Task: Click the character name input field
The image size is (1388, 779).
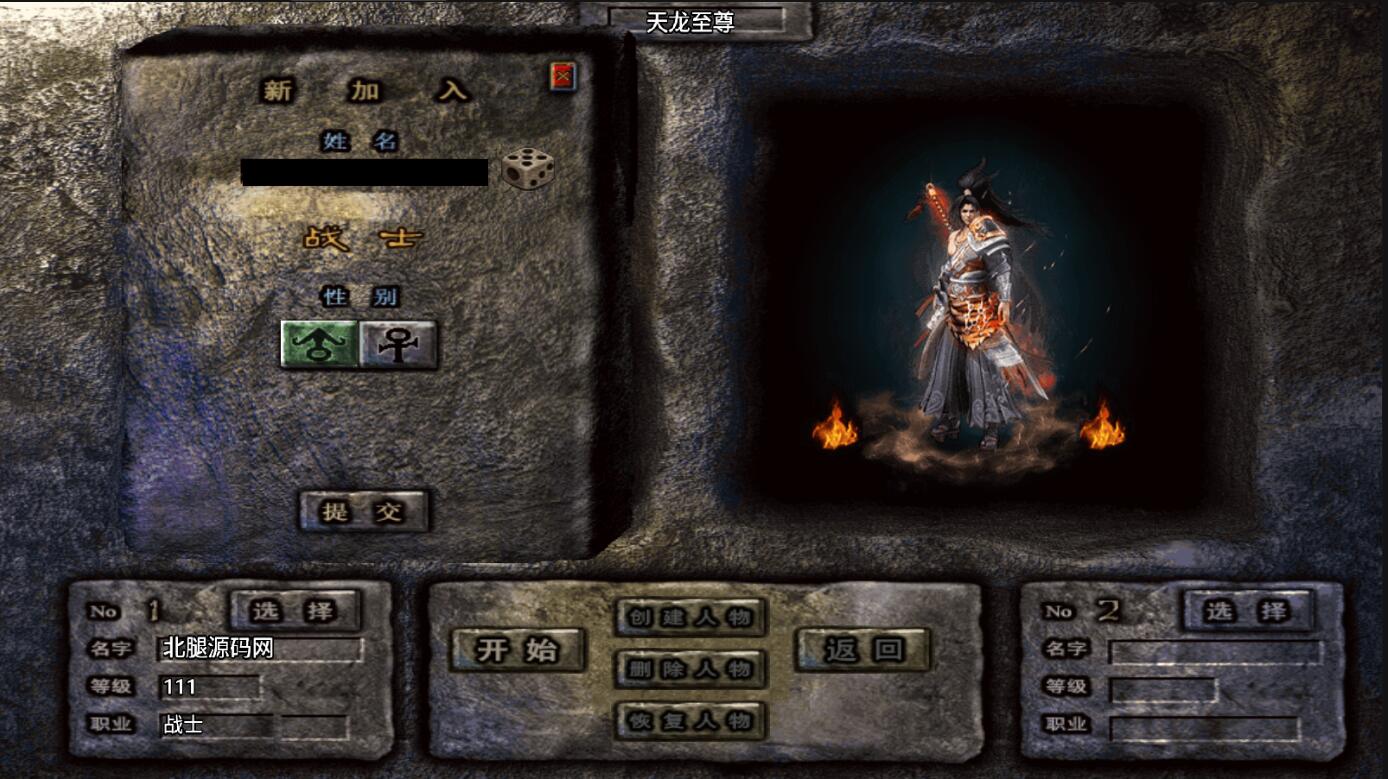Action: tap(364, 172)
